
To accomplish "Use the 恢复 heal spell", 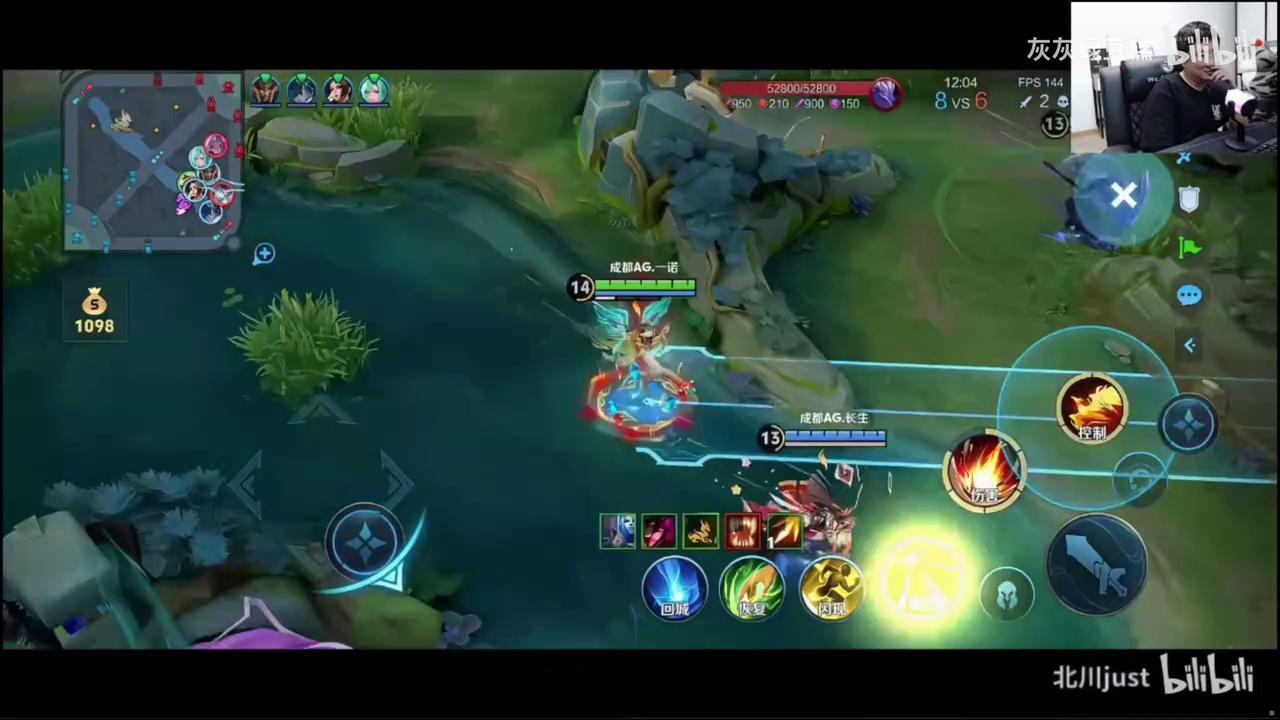I will (752, 587).
